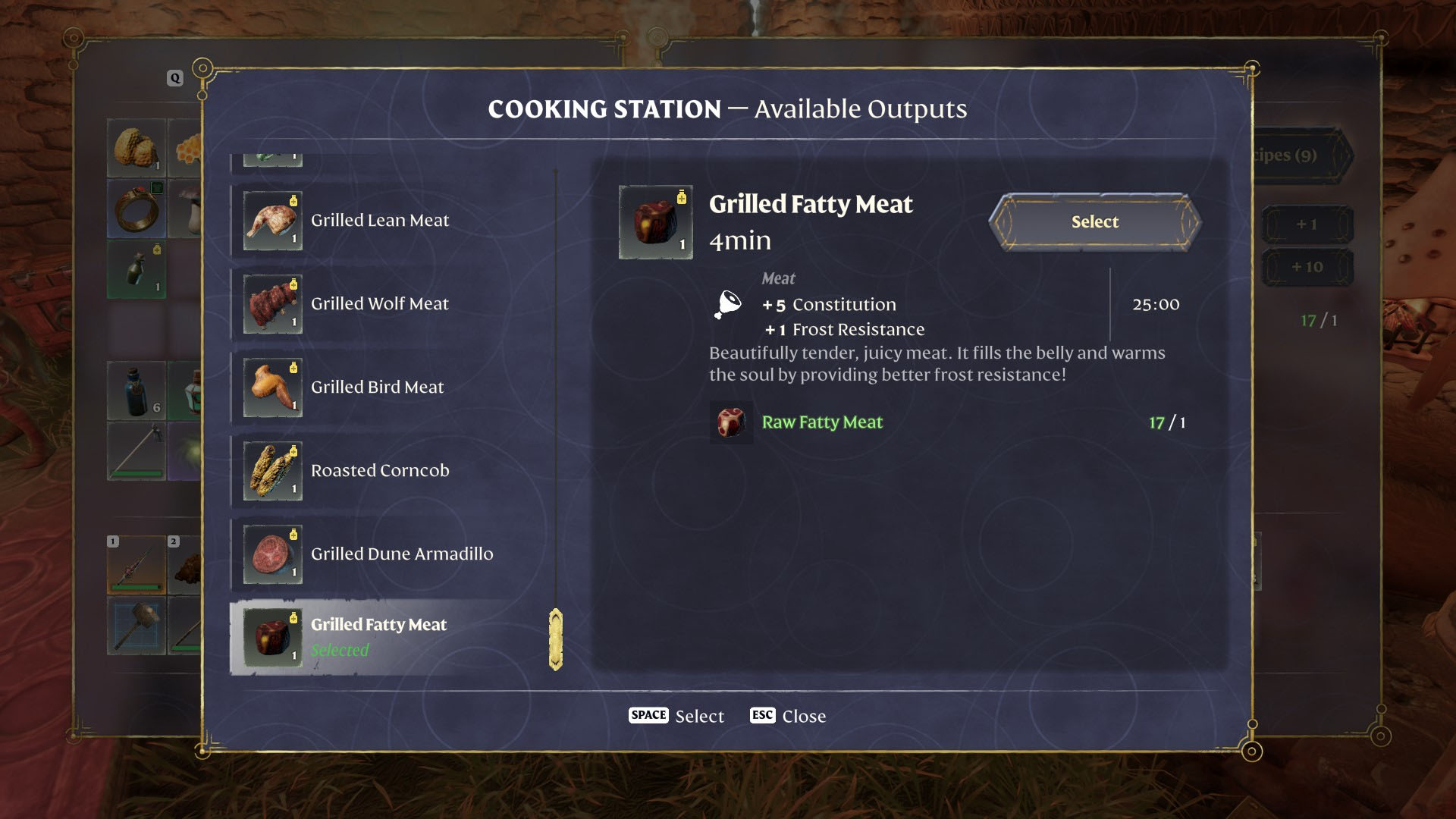Select the blue potion bottle stack of six

coord(137,391)
